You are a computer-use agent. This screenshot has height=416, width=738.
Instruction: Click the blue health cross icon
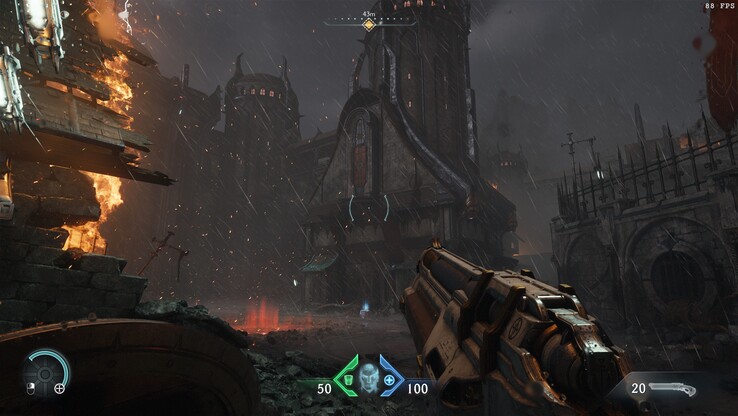coord(388,380)
